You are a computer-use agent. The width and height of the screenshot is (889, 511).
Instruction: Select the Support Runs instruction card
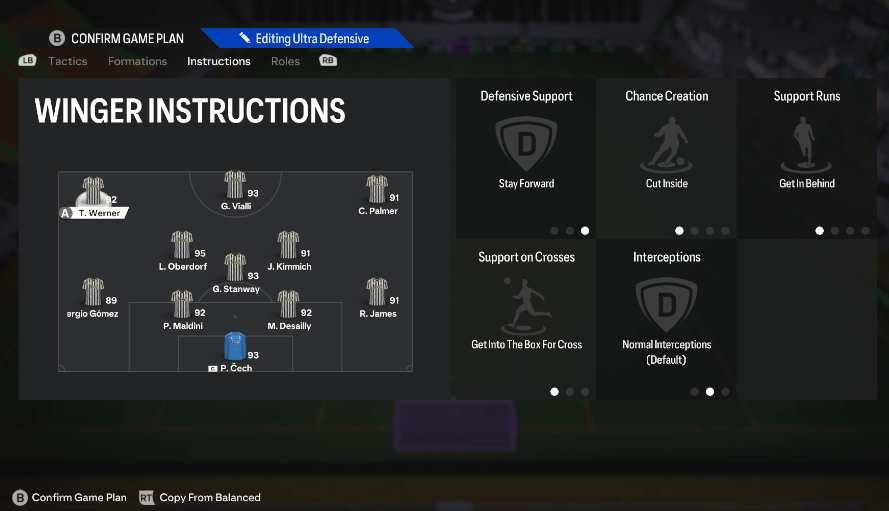(x=806, y=158)
